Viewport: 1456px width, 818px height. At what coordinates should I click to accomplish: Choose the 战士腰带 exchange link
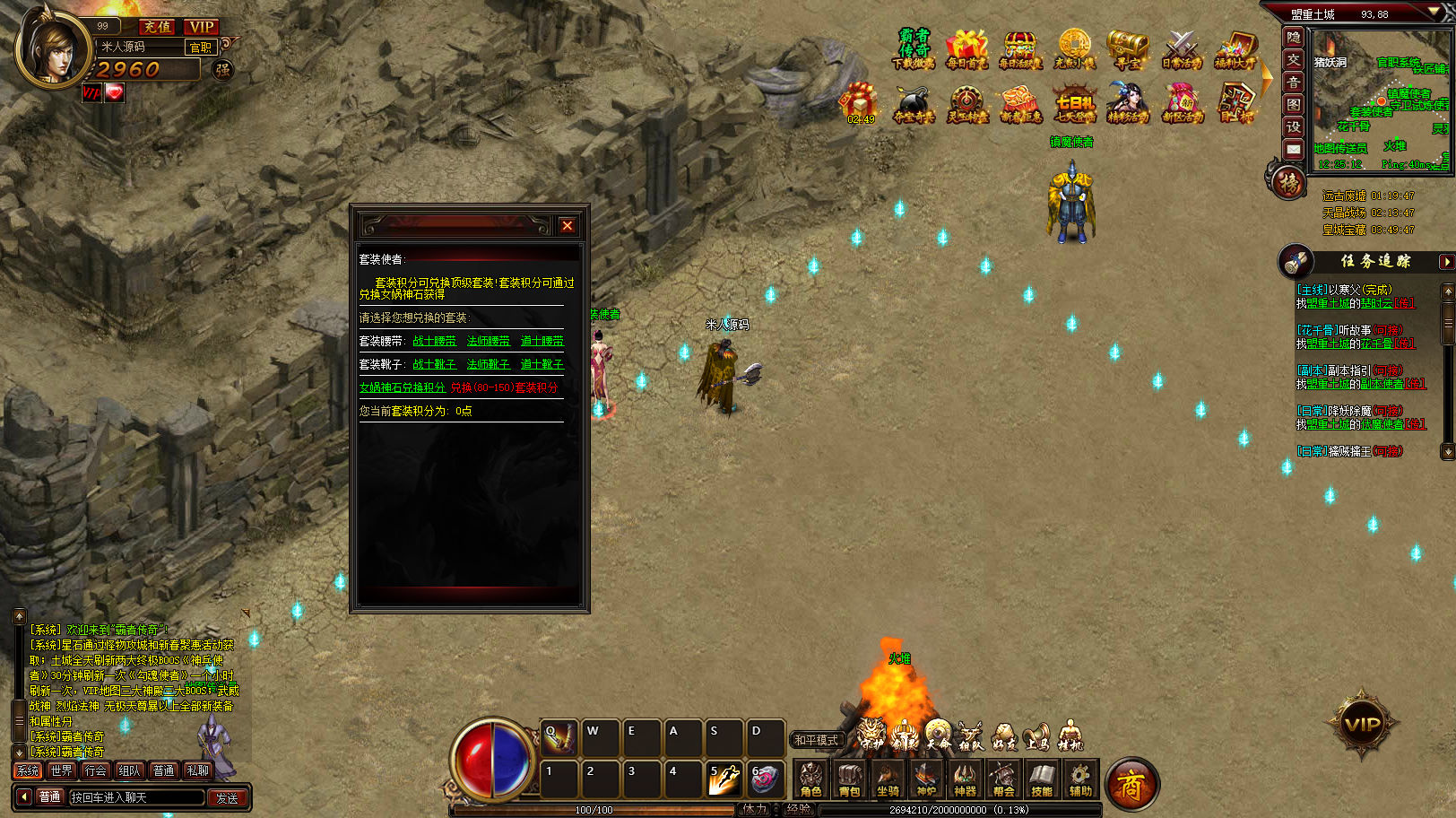point(435,341)
